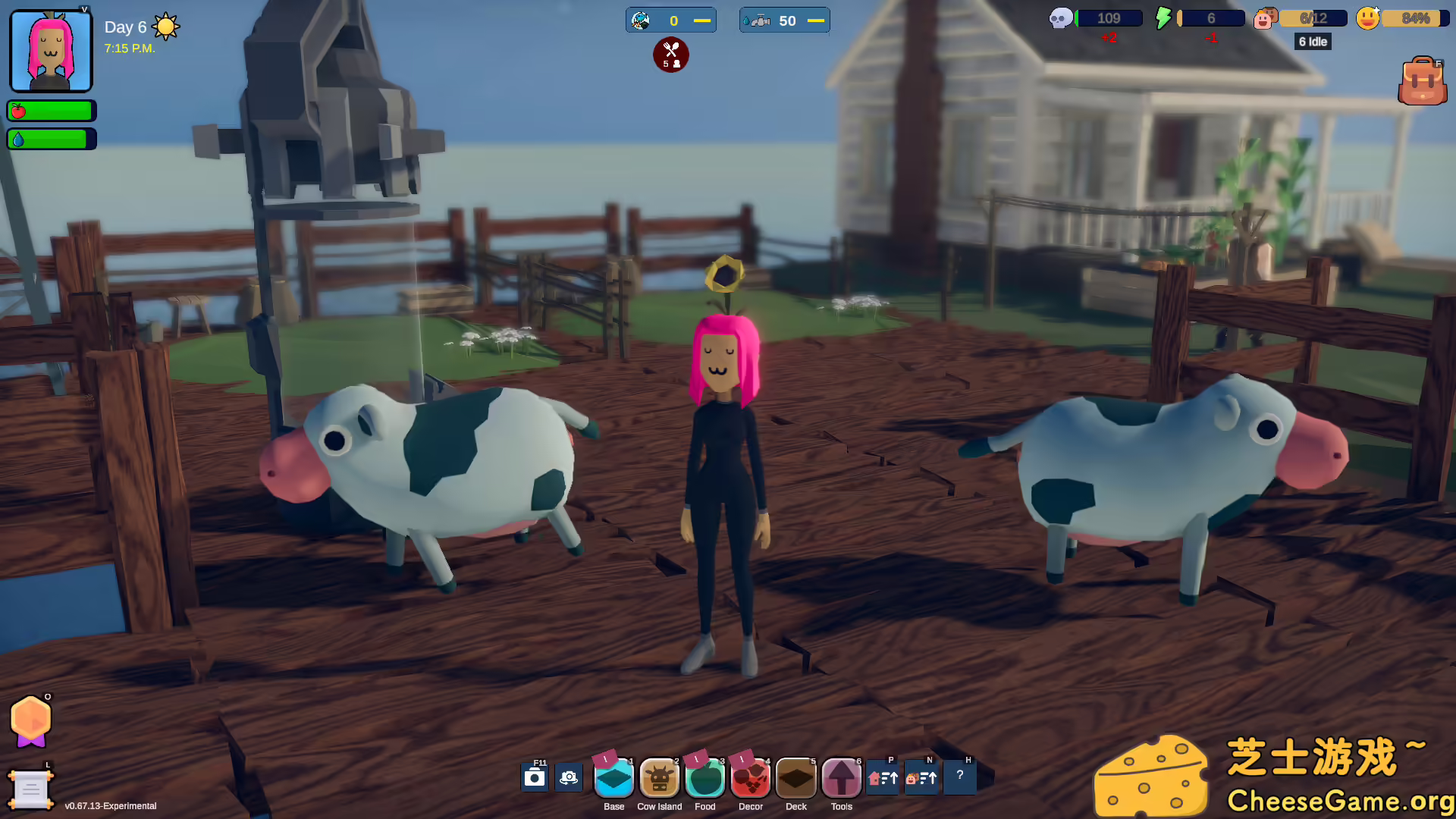Open the Cow Island build category
The width and height of the screenshot is (1456, 819).
659,778
